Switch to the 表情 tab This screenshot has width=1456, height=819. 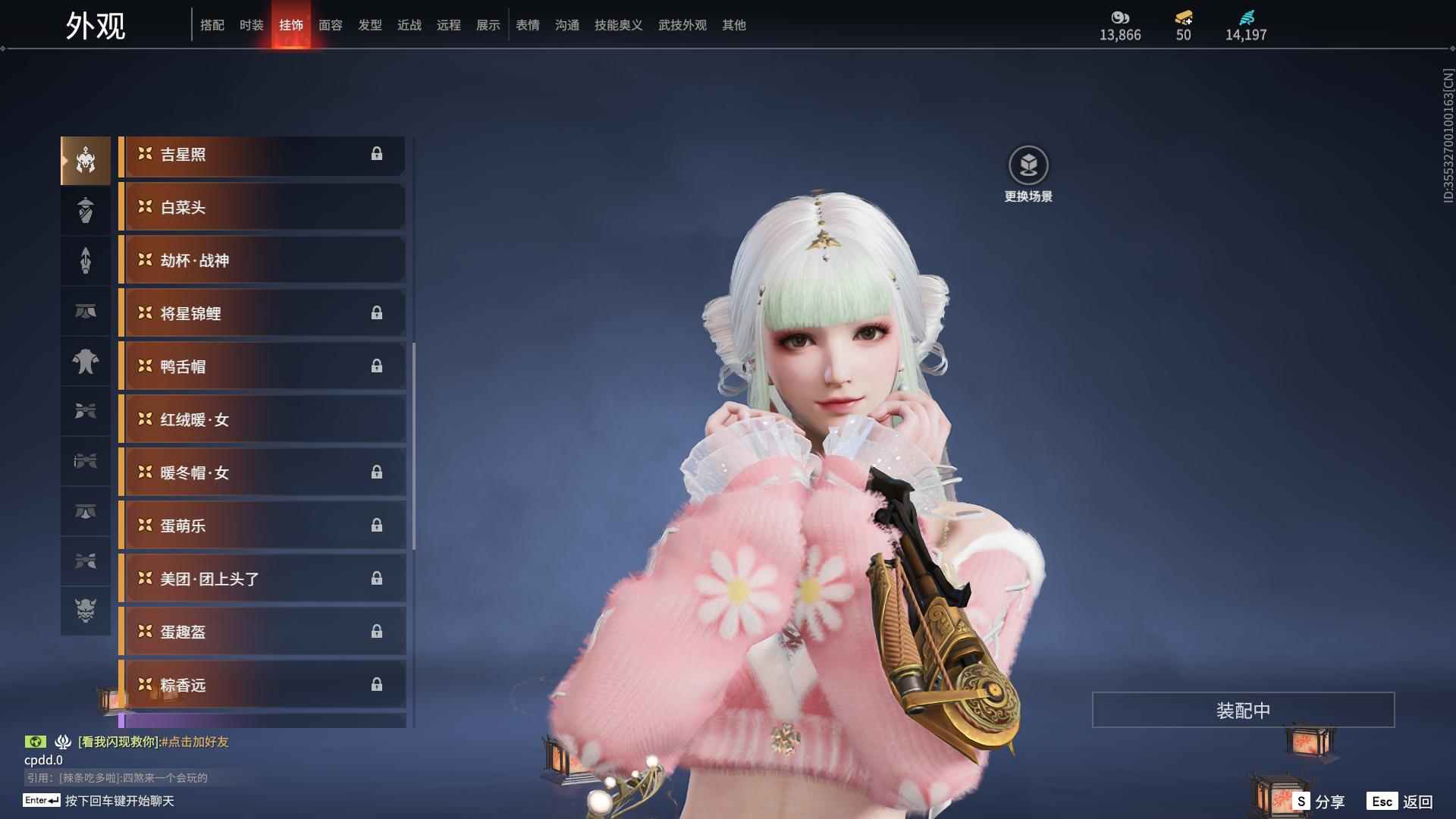[x=527, y=25]
